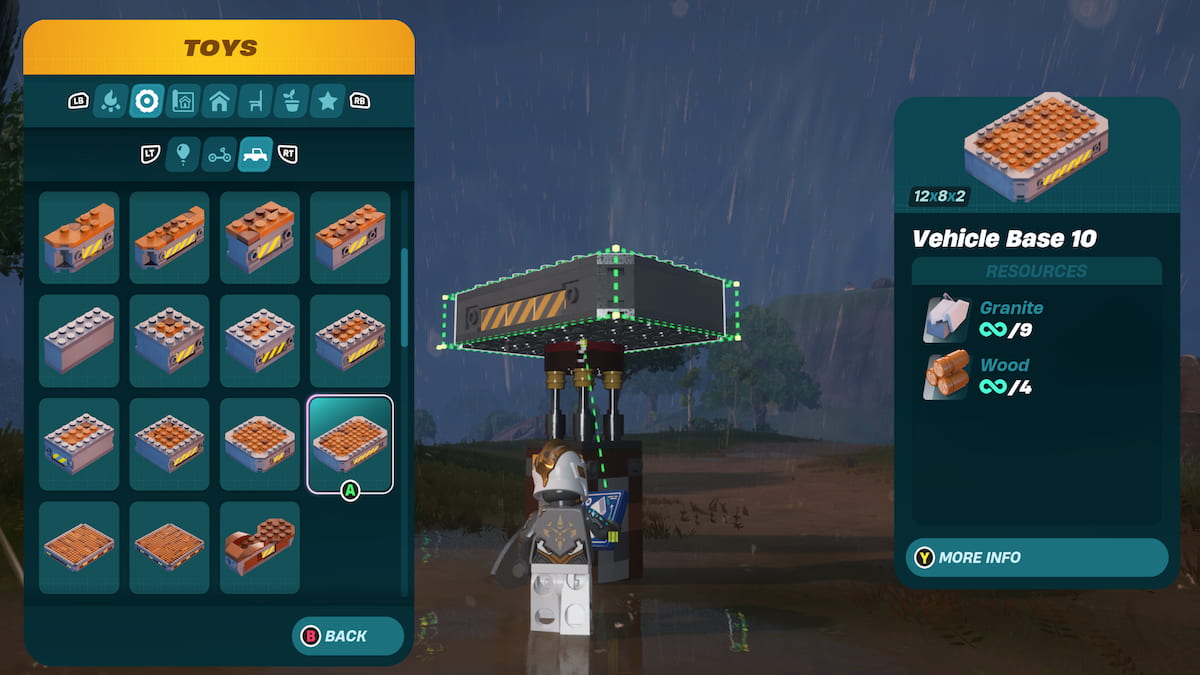
Task: Switch to the campfire category tab
Action: (x=110, y=100)
